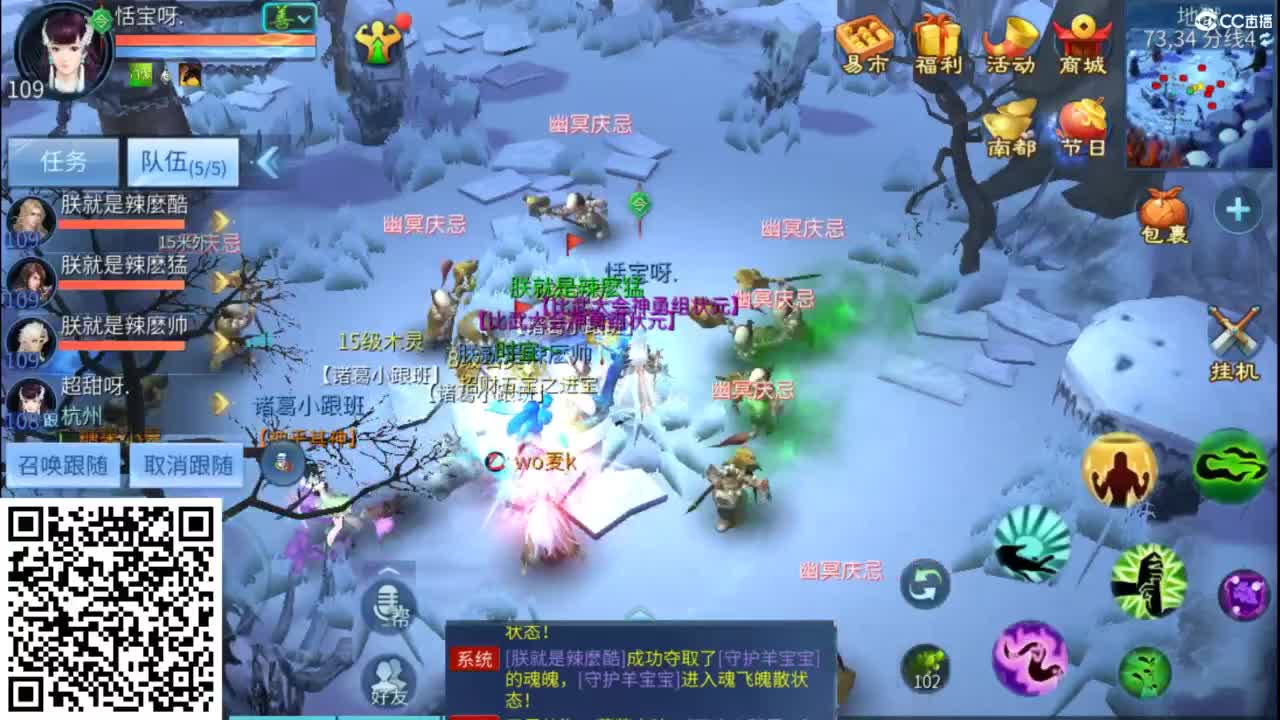Open the 善 alignment dropdown

(286, 16)
